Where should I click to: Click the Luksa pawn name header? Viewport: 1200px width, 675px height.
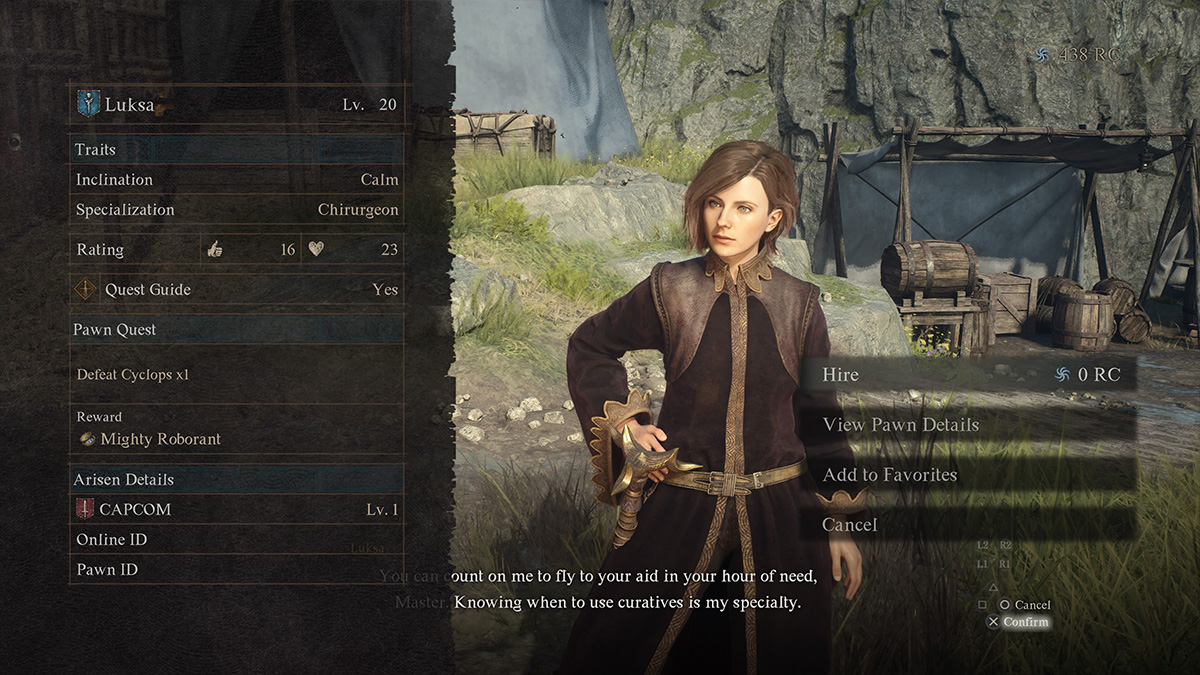tap(237, 104)
